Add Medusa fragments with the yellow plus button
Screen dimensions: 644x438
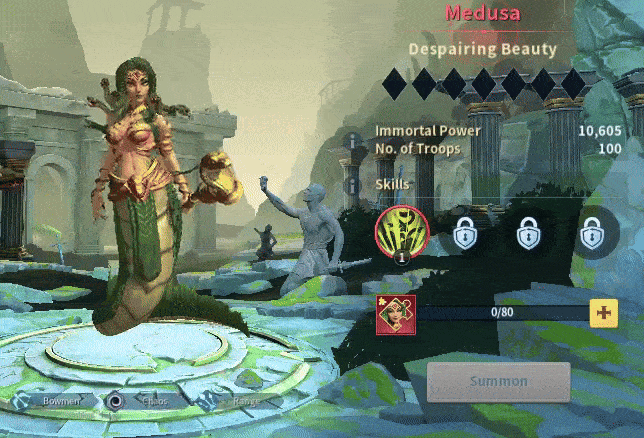tap(603, 313)
